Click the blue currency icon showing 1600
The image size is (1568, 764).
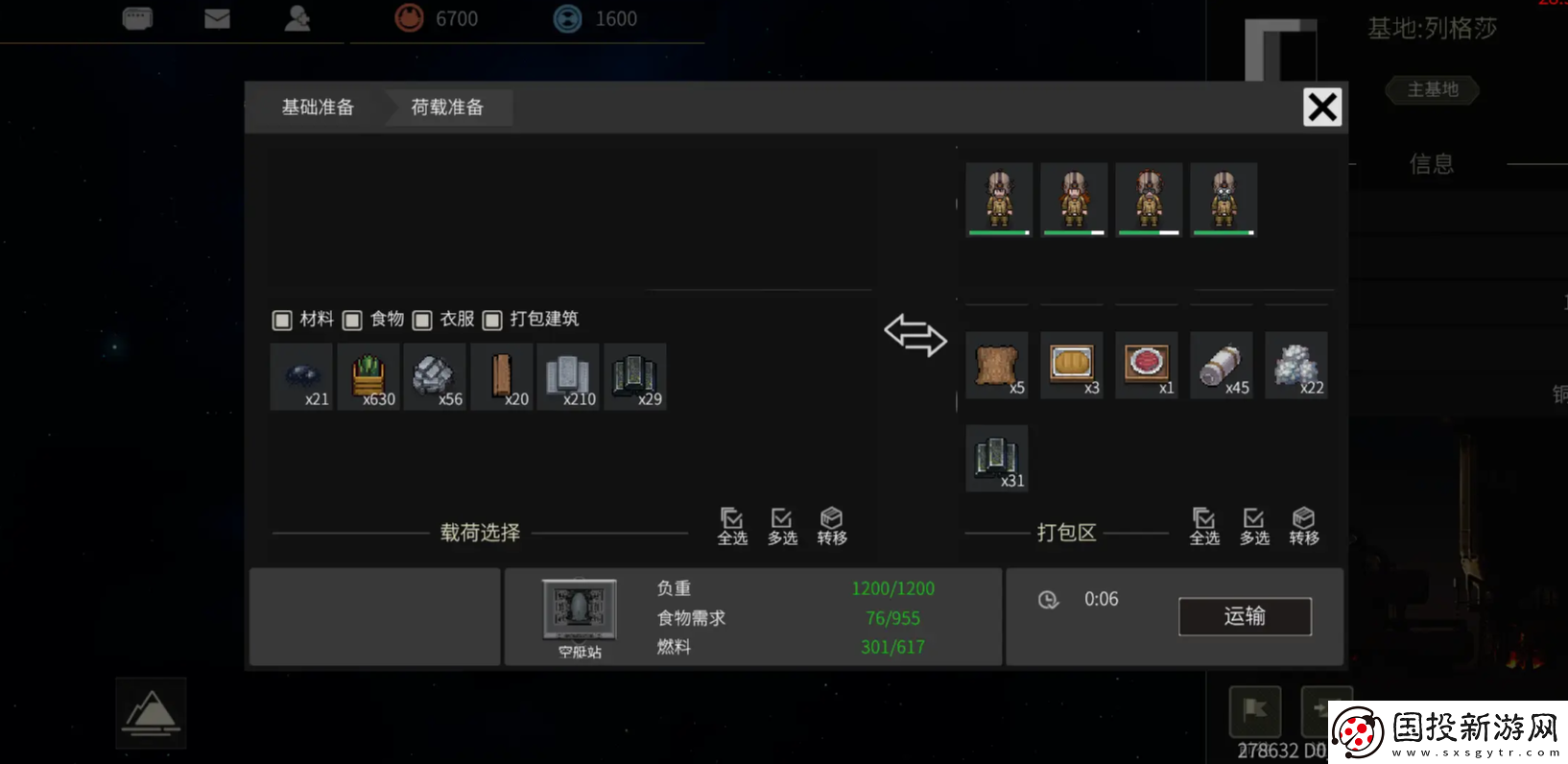tap(566, 16)
